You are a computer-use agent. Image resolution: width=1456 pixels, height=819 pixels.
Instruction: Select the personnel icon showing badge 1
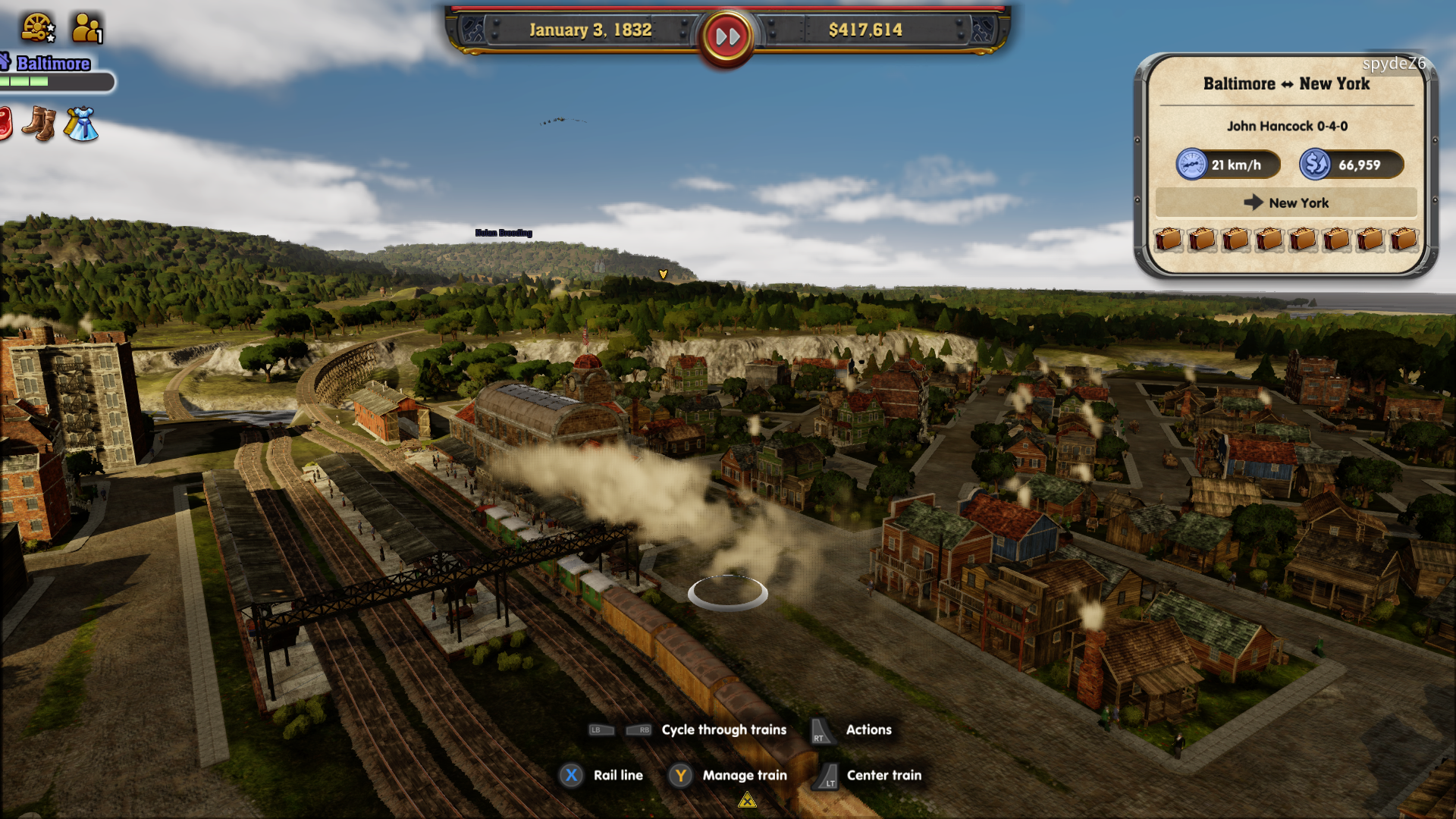[x=83, y=27]
